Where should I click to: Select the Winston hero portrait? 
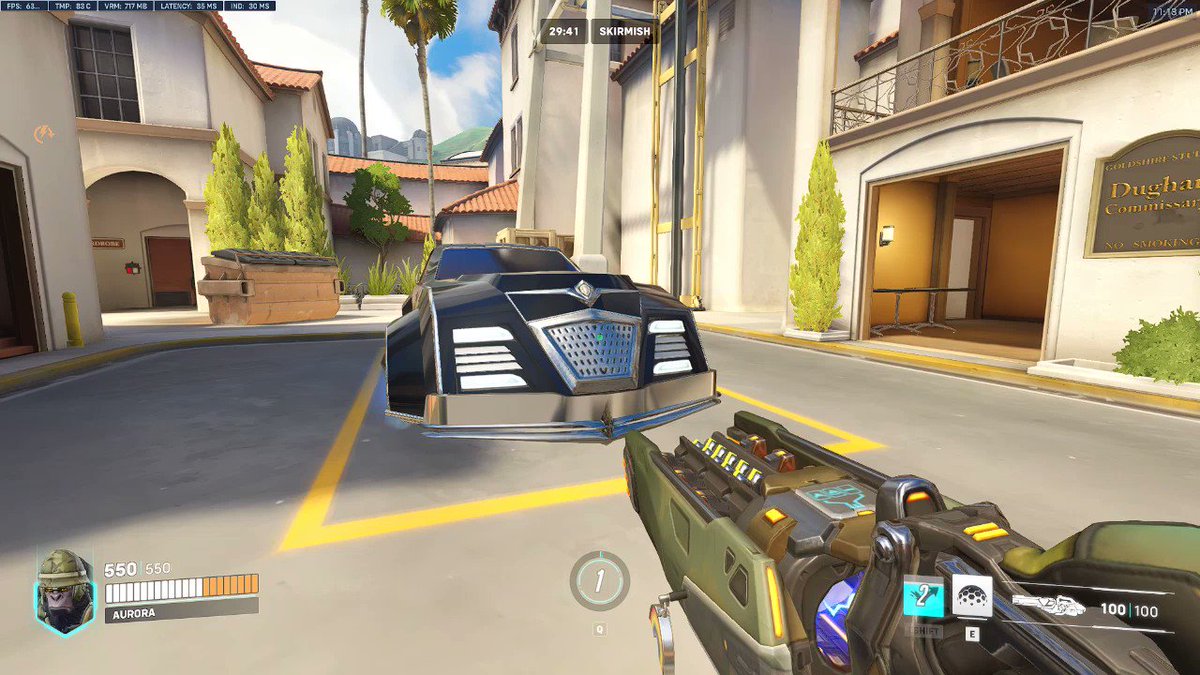[x=65, y=590]
